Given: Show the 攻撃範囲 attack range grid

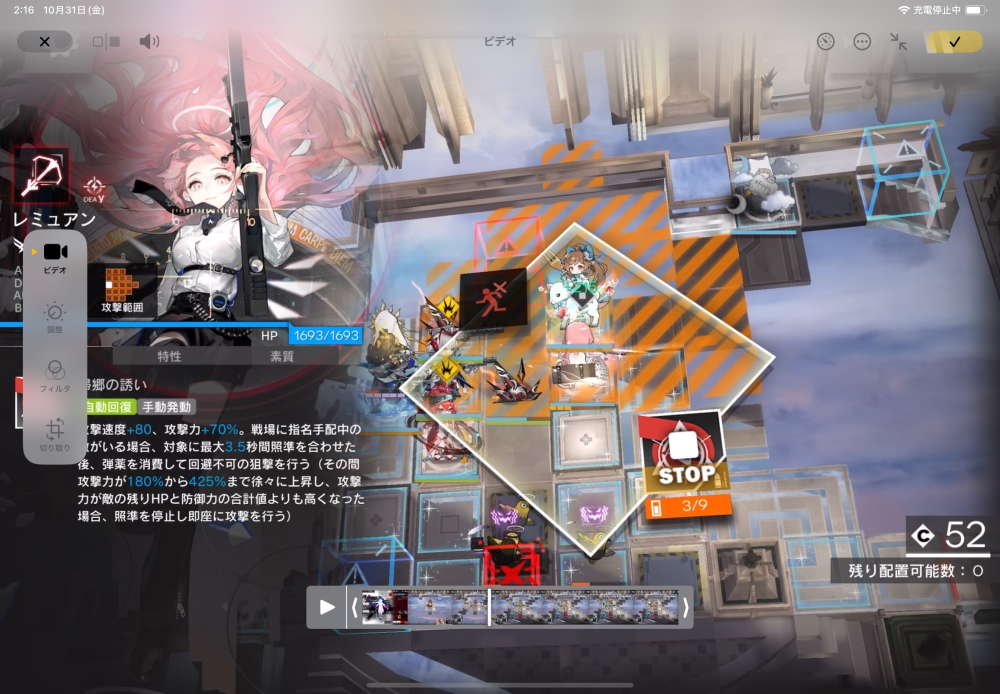Looking at the screenshot, I should (x=122, y=289).
